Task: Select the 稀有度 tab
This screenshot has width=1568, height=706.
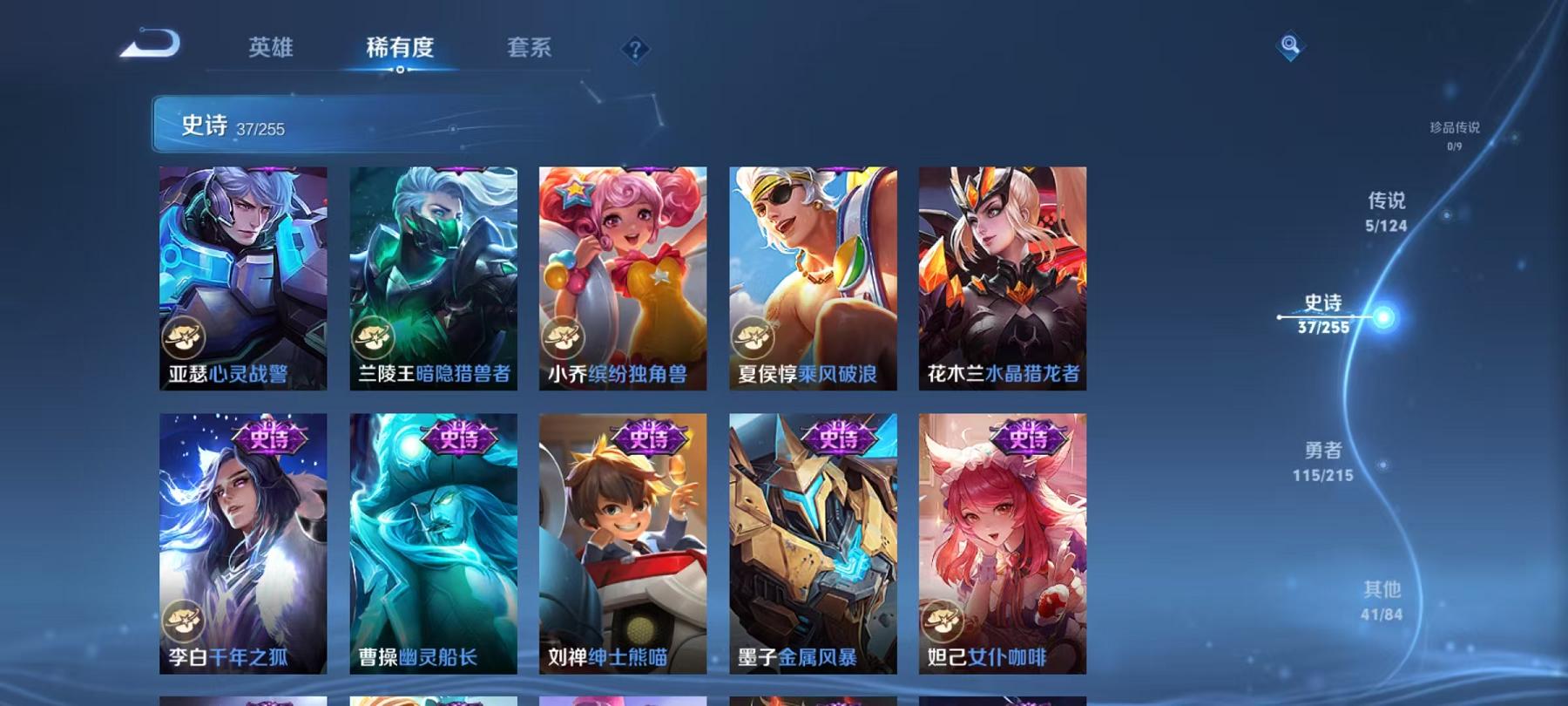Action: click(401, 50)
